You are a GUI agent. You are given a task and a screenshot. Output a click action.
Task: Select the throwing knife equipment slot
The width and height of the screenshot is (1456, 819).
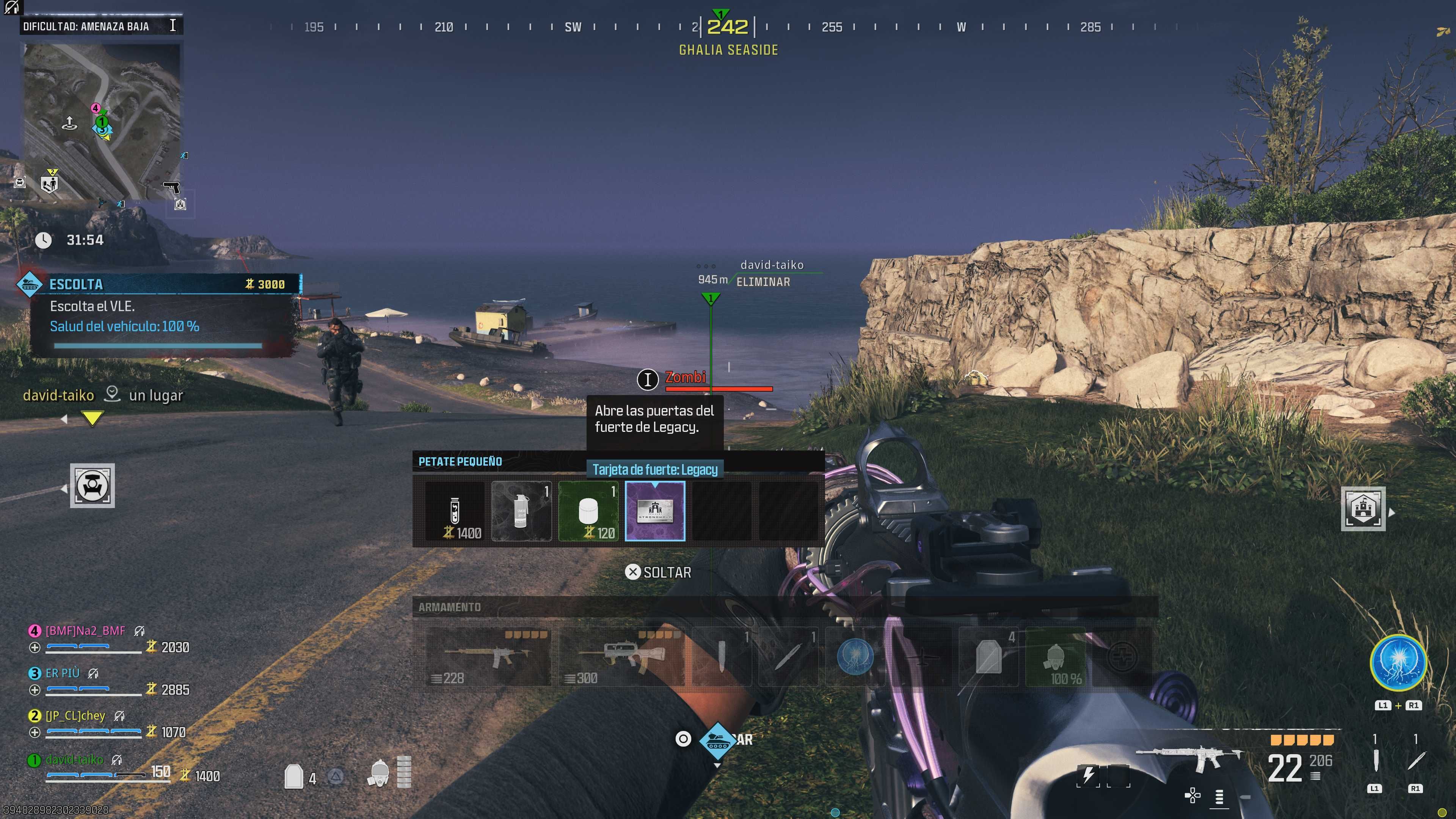[x=788, y=656]
